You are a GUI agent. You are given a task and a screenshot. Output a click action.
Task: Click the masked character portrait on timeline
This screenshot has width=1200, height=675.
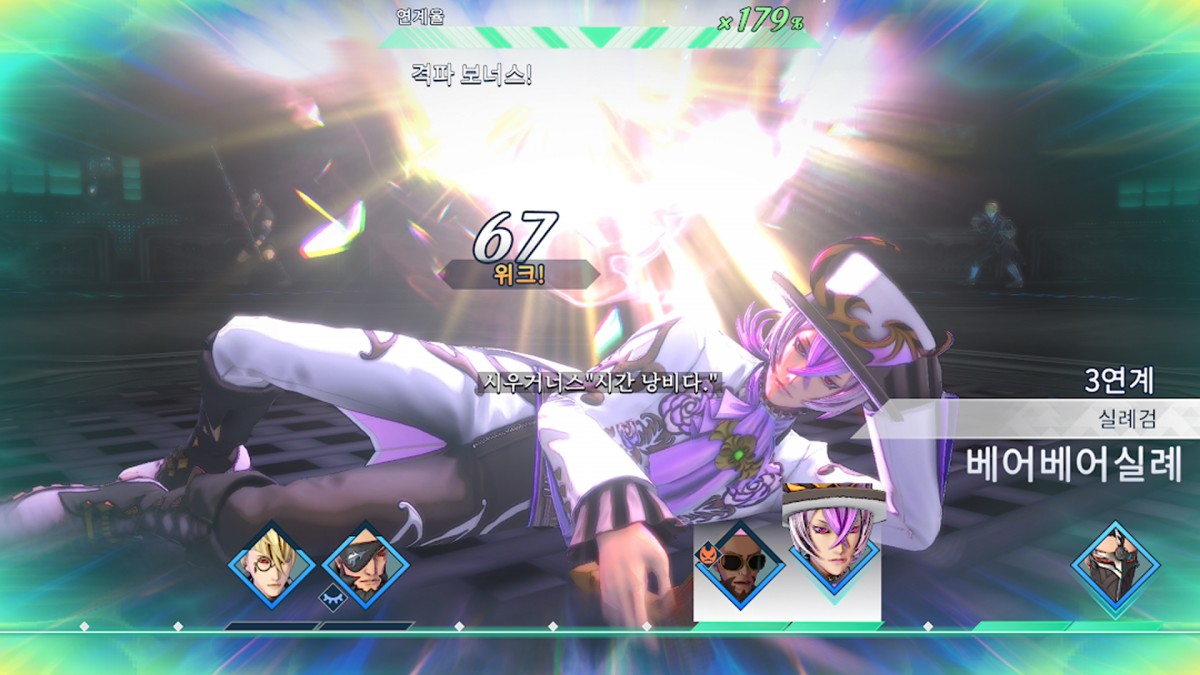(x=1115, y=564)
